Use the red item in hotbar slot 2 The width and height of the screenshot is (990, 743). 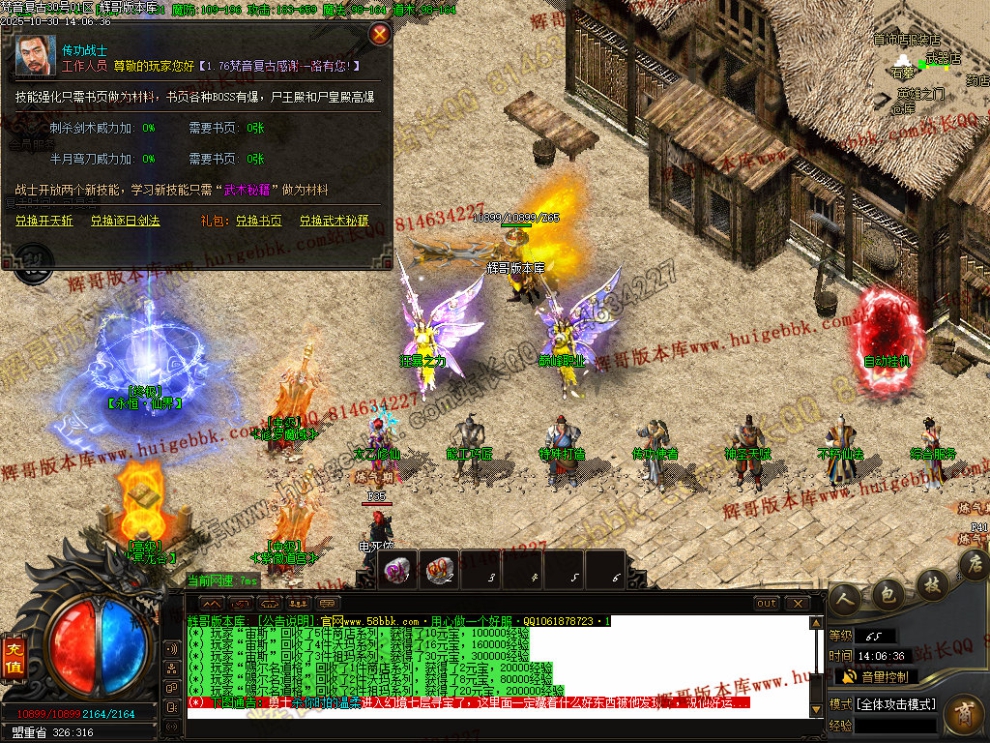(439, 570)
